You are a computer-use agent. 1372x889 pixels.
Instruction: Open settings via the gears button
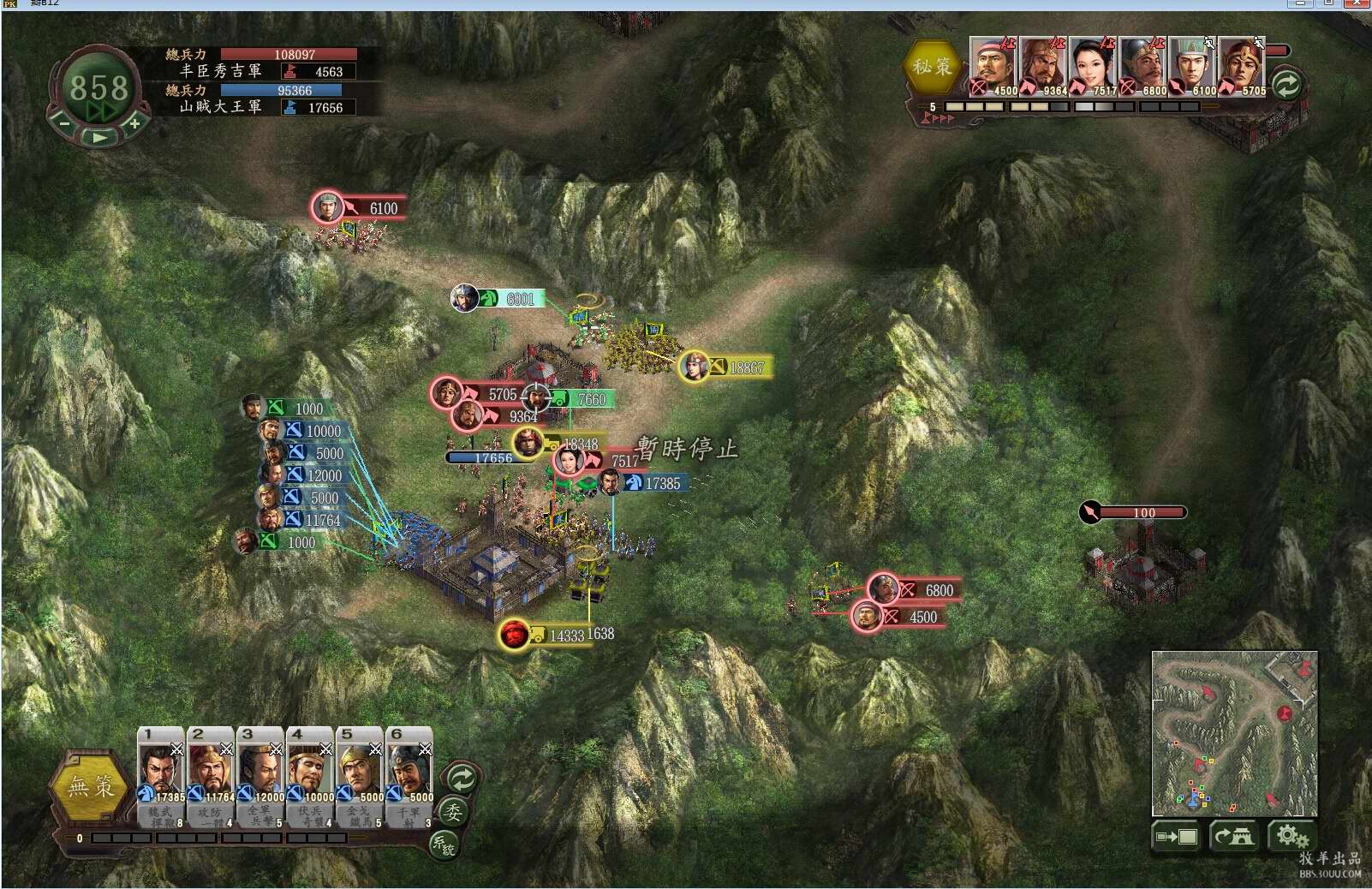[1291, 836]
